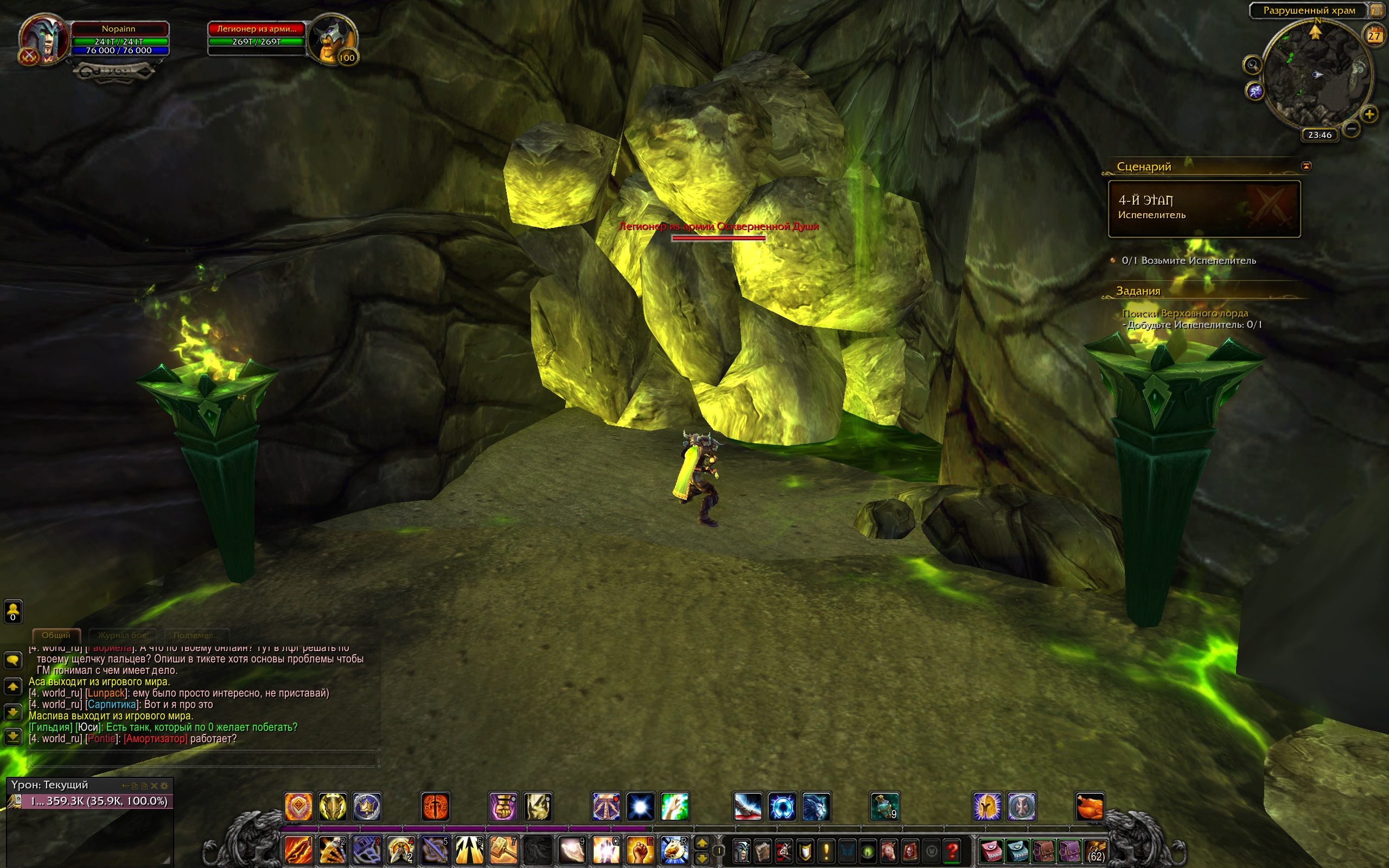This screenshot has height=868, width=1389.
Task: Switch to the Журнал боя chat tab
Action: [122, 635]
